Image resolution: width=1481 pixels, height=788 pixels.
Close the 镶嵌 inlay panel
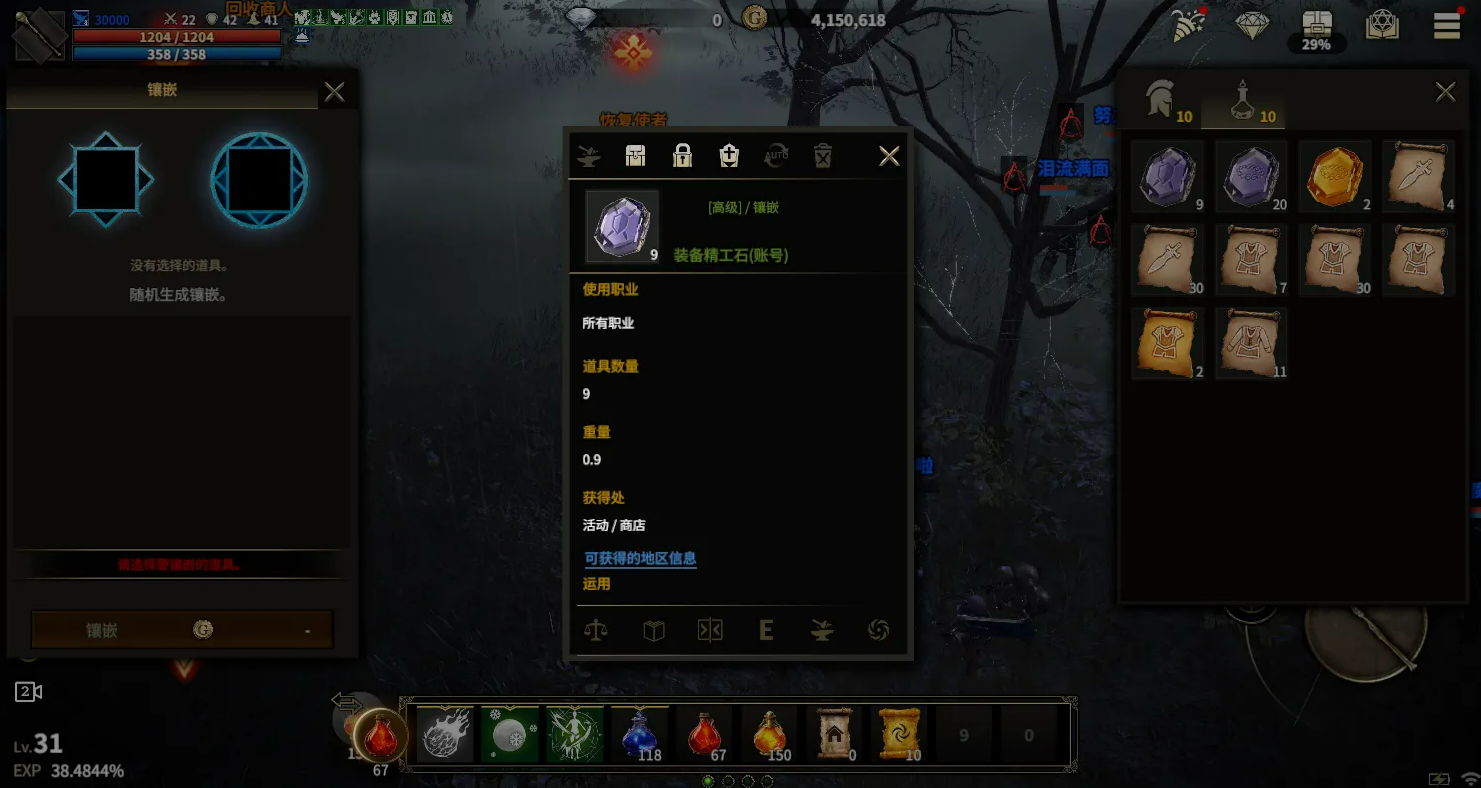(334, 93)
